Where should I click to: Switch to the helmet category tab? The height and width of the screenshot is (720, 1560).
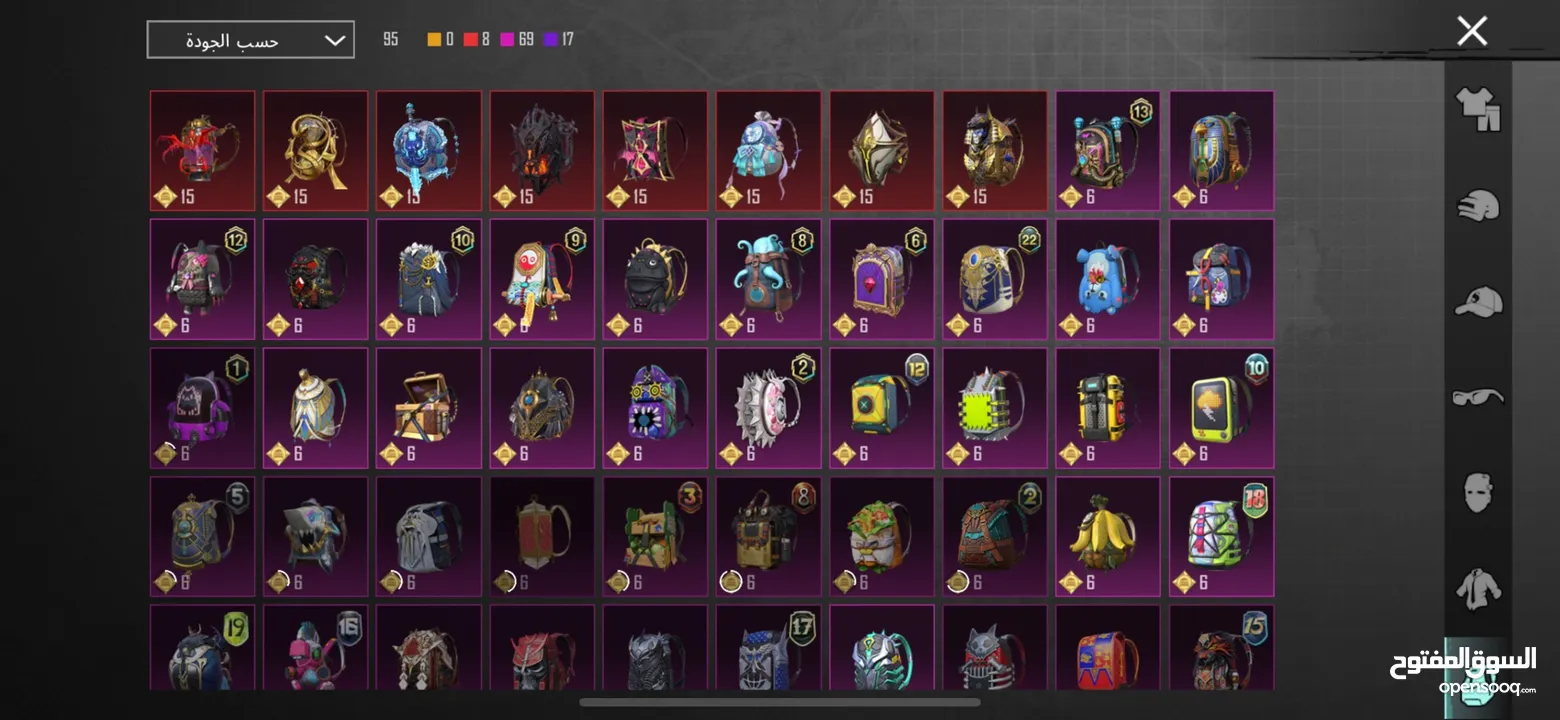click(x=1478, y=206)
